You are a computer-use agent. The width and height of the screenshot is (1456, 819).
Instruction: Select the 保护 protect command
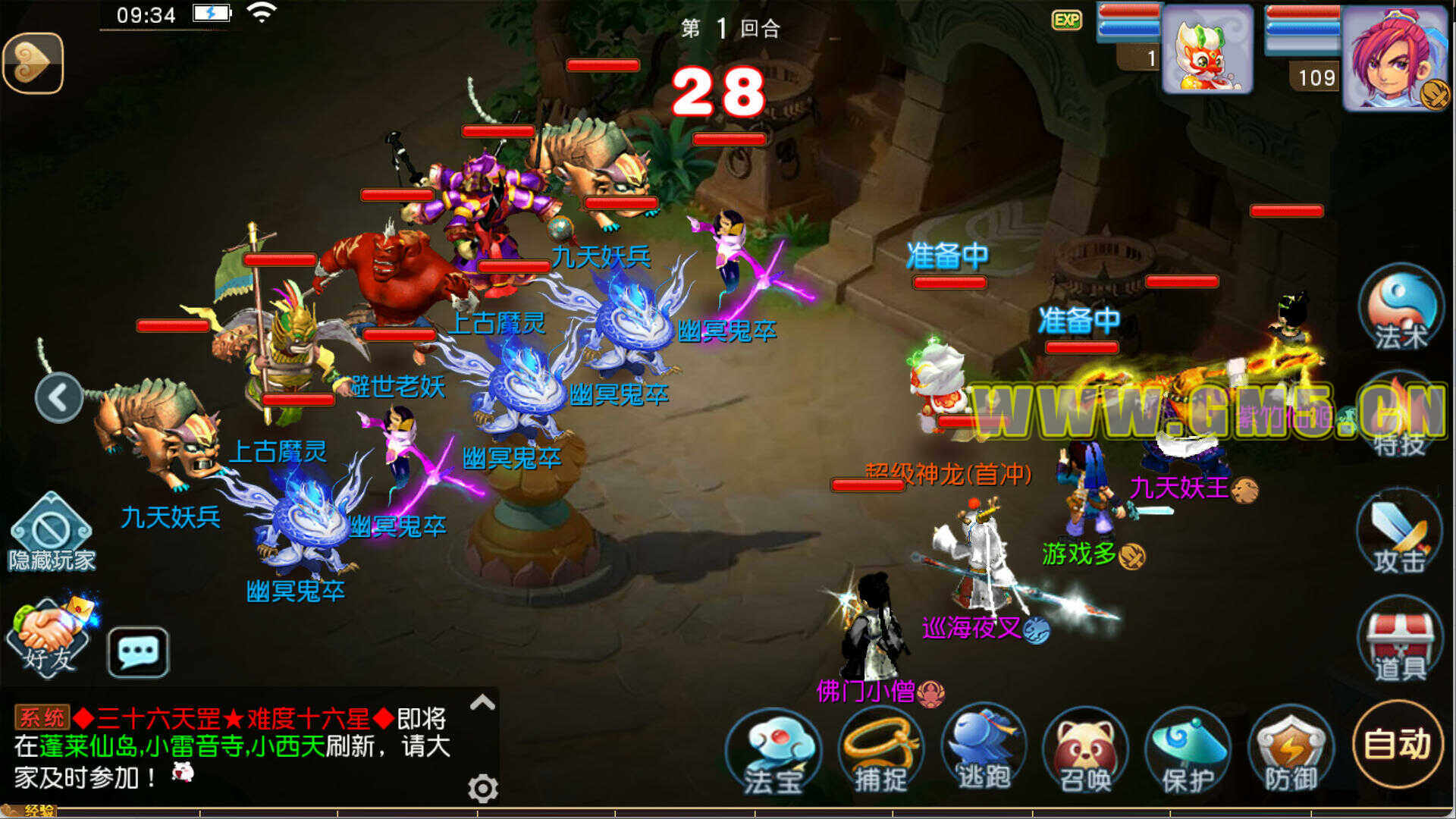pyautogui.click(x=1188, y=751)
